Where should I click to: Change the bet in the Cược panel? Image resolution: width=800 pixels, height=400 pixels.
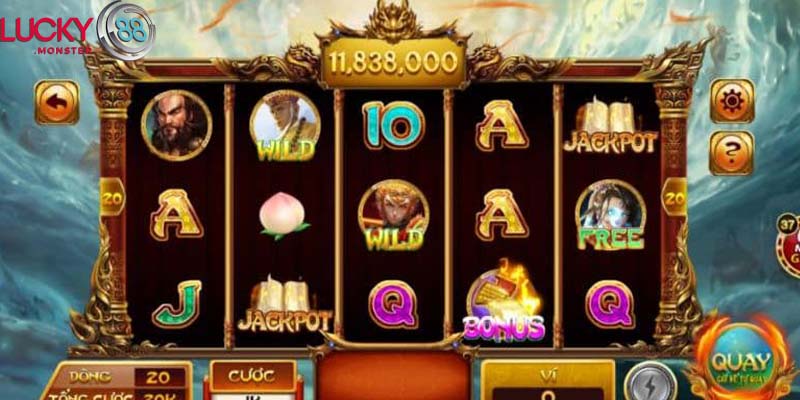point(250,379)
